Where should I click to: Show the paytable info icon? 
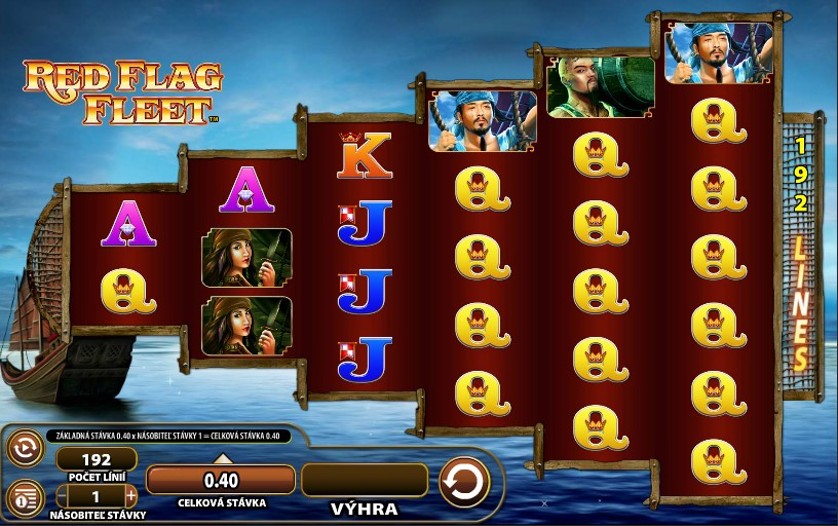(x=24, y=497)
